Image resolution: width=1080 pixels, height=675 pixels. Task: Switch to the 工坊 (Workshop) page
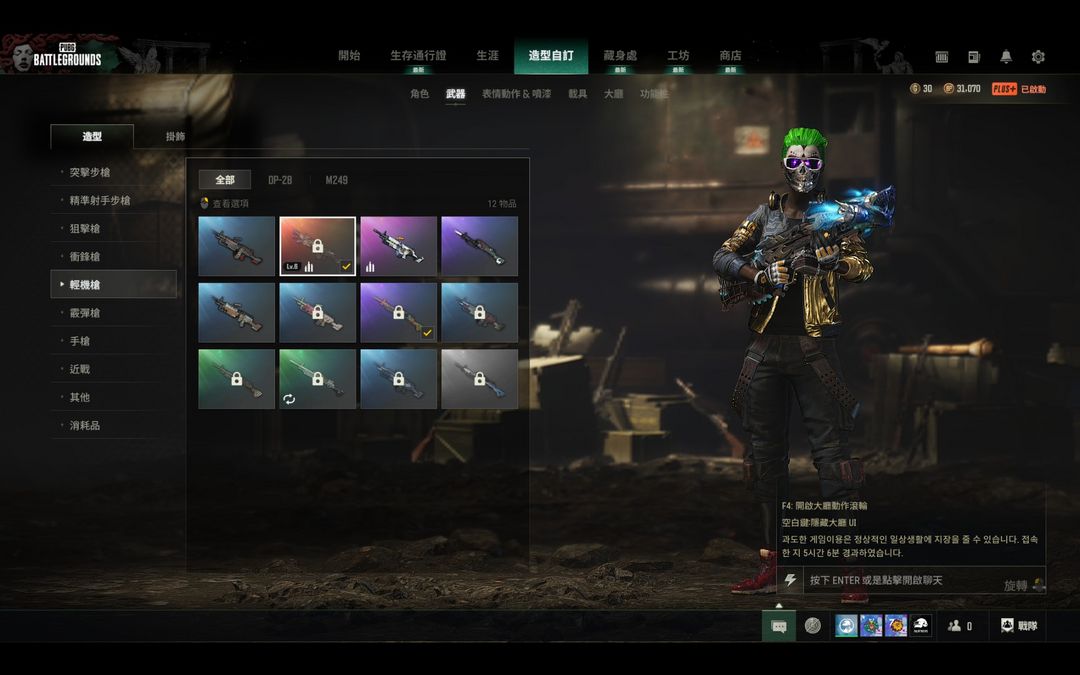click(678, 56)
